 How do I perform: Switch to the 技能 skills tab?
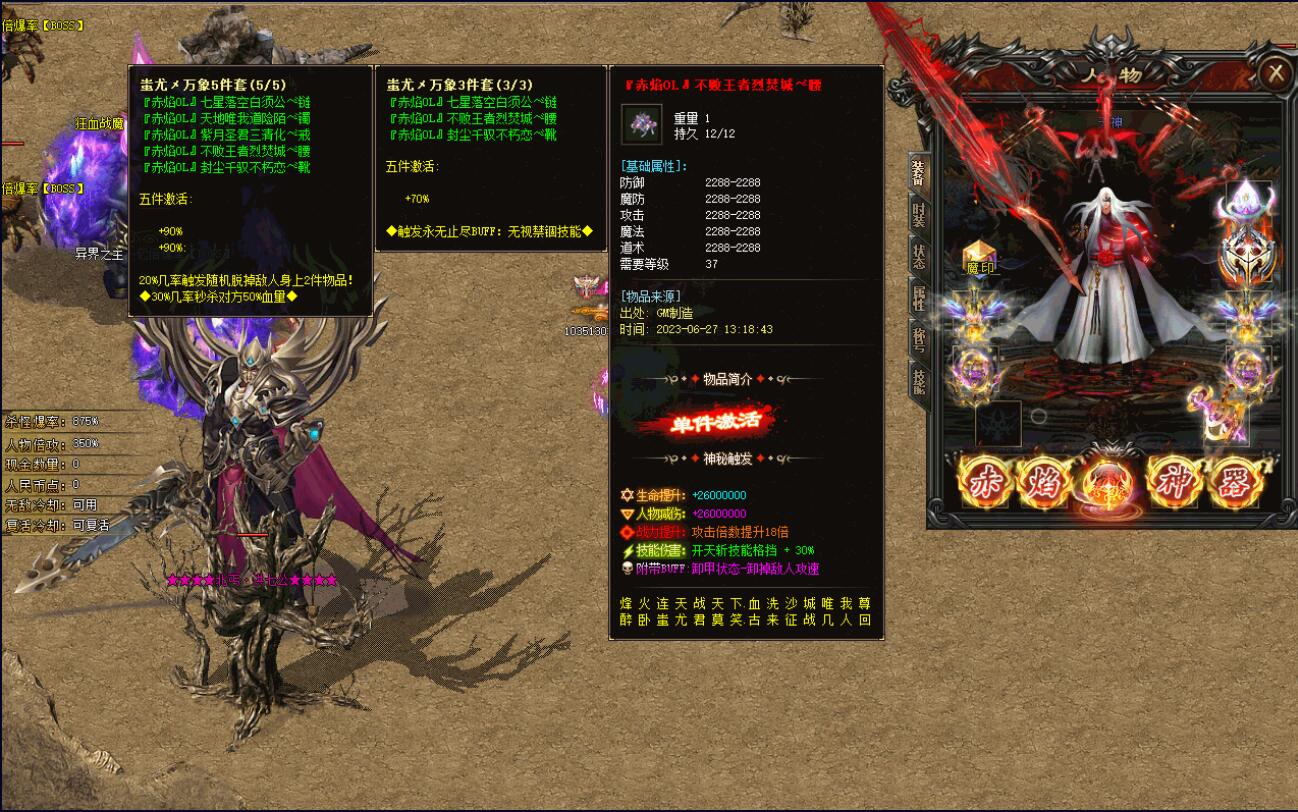click(x=918, y=380)
